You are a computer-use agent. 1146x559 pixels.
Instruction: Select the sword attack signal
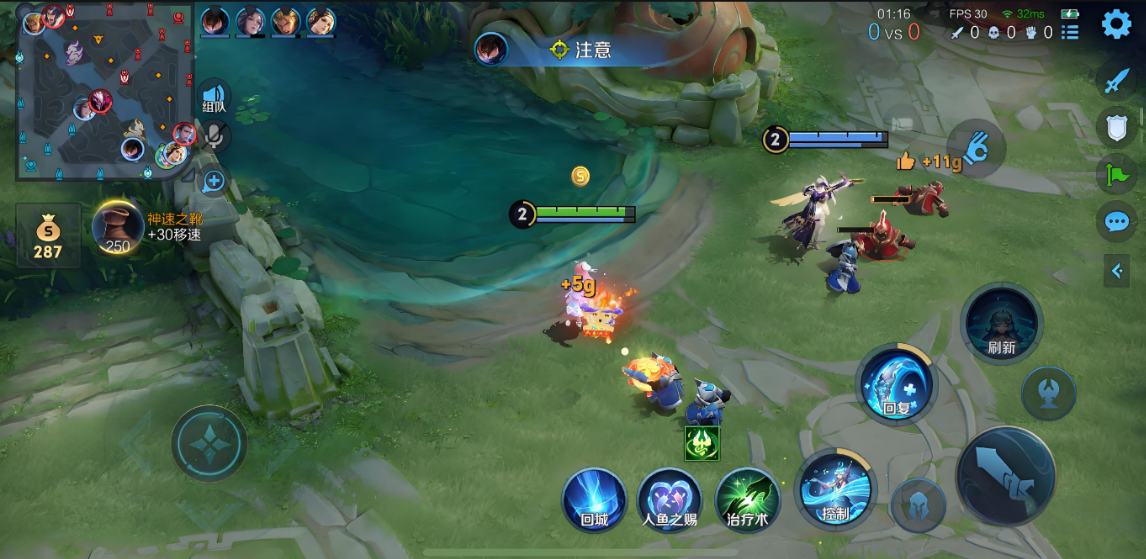pos(1116,81)
